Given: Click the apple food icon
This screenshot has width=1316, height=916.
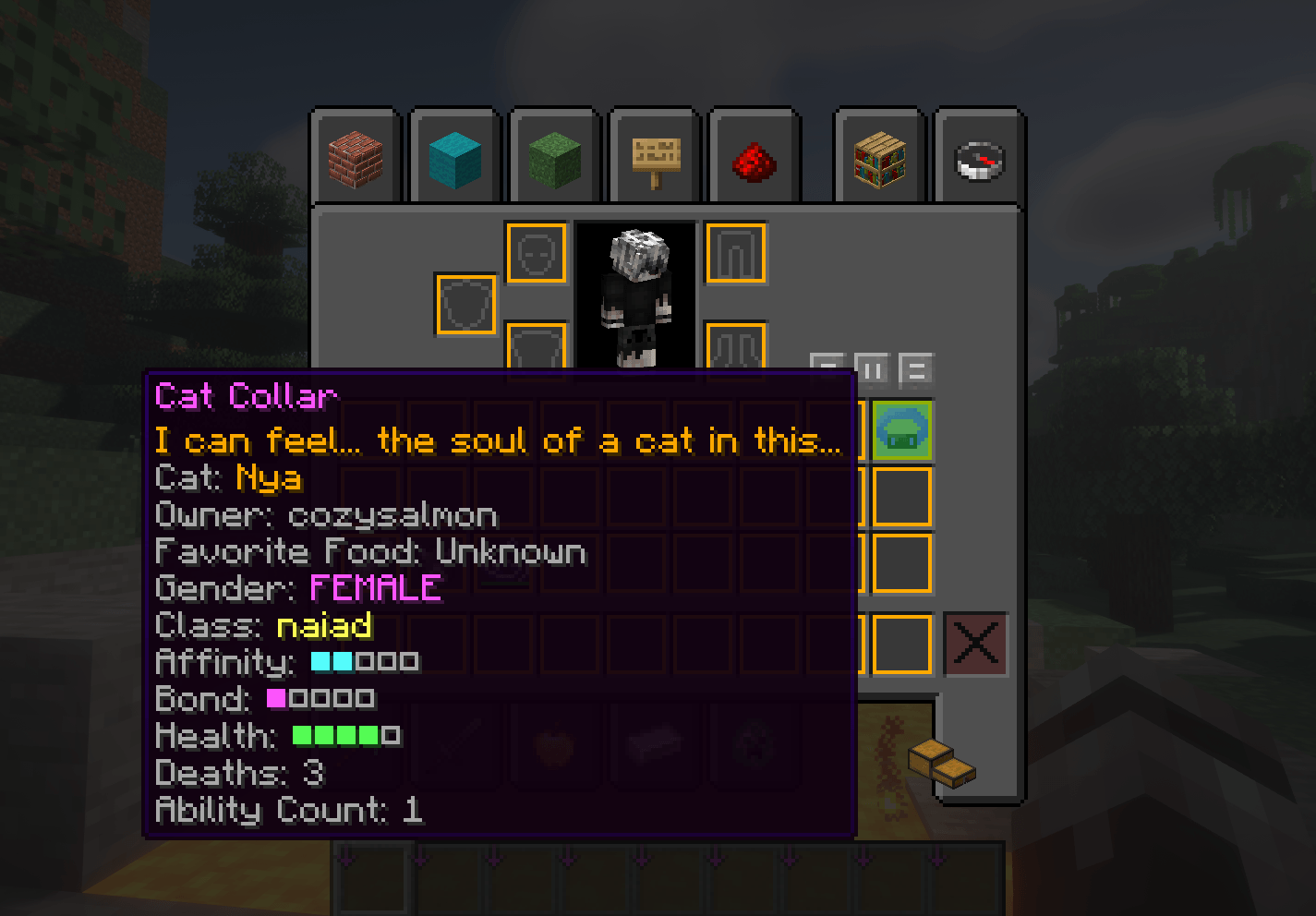Looking at the screenshot, I should [555, 743].
